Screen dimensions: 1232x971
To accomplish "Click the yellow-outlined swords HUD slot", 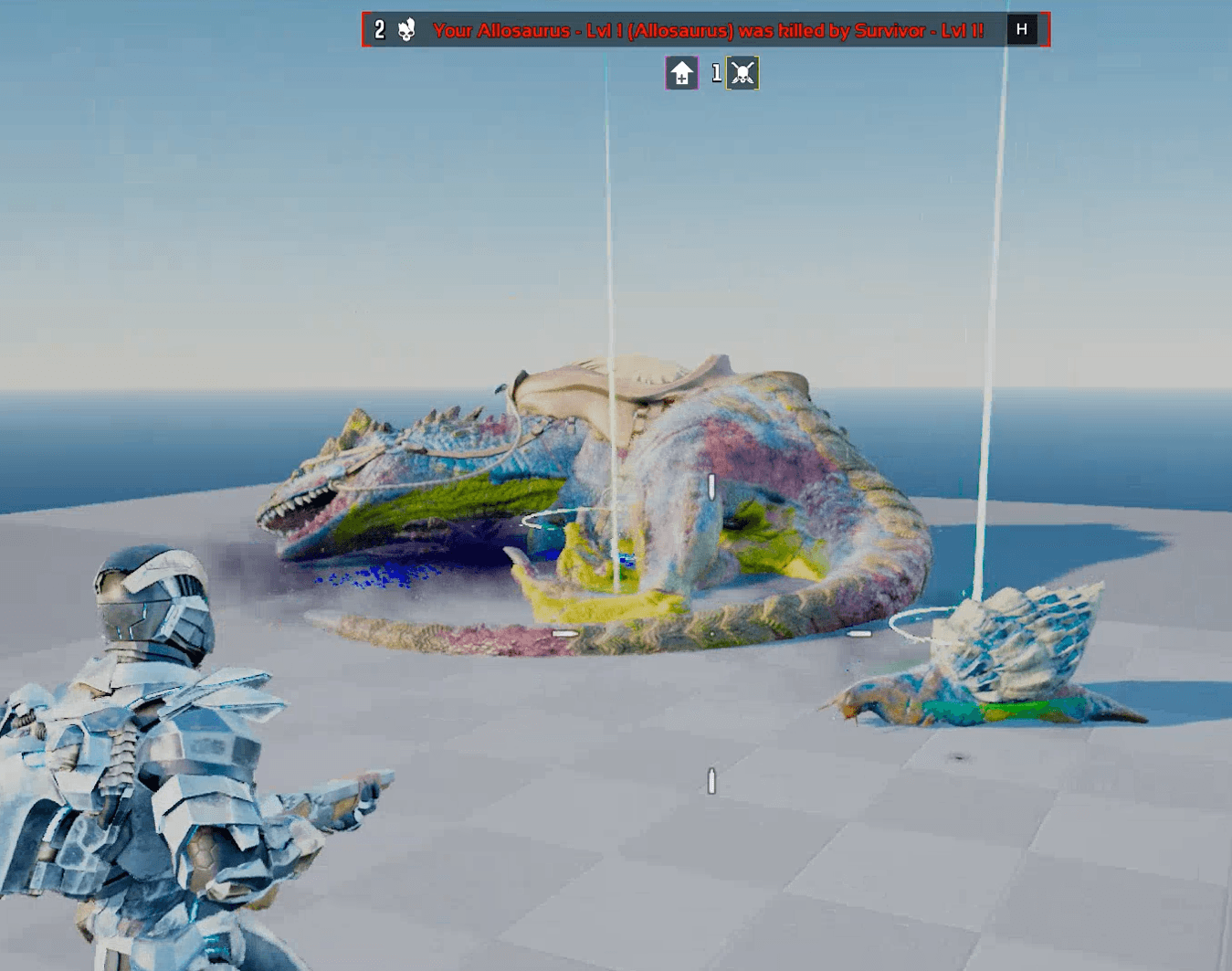I will (x=742, y=71).
